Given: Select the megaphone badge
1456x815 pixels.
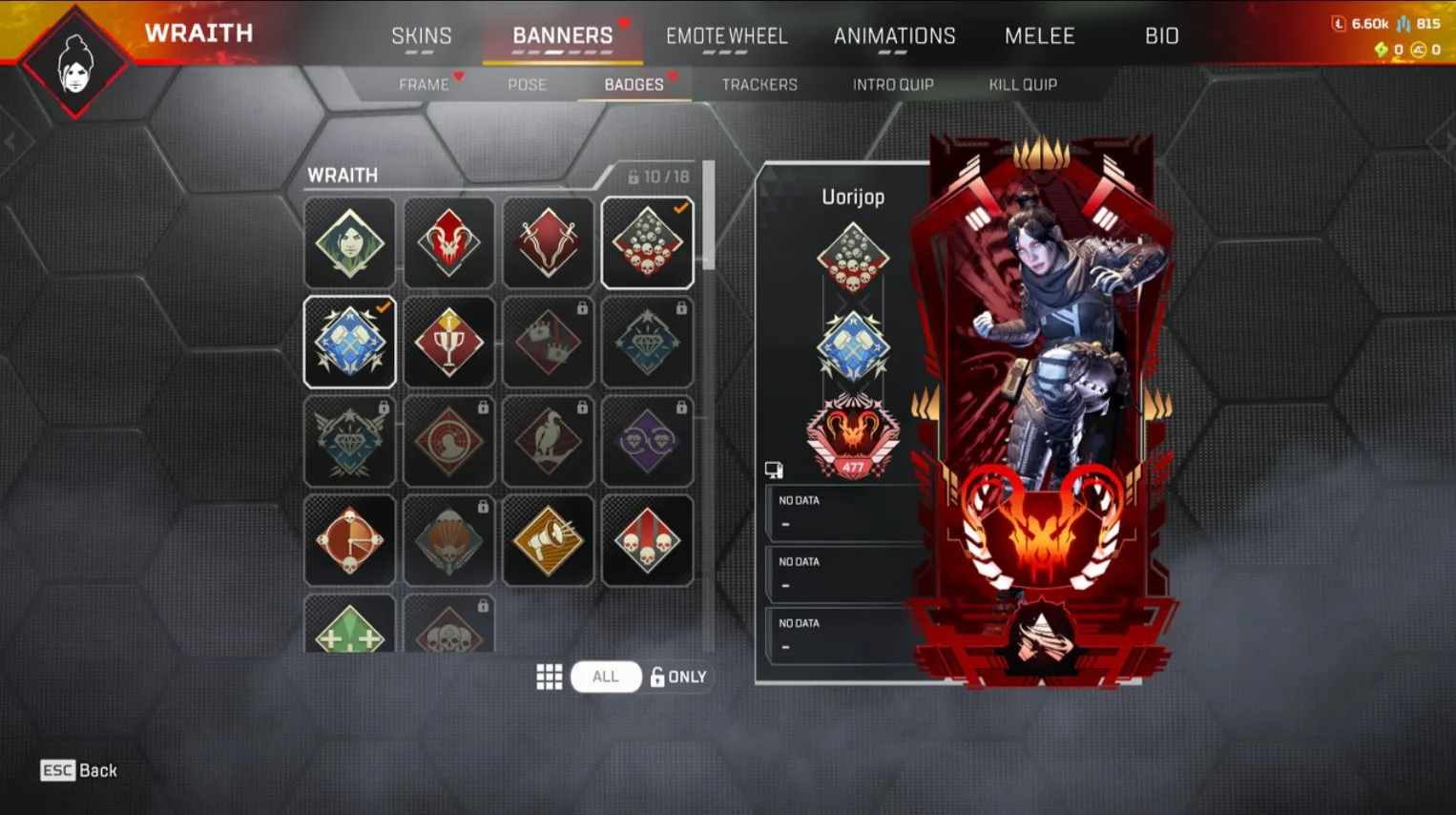Looking at the screenshot, I should coord(548,539).
